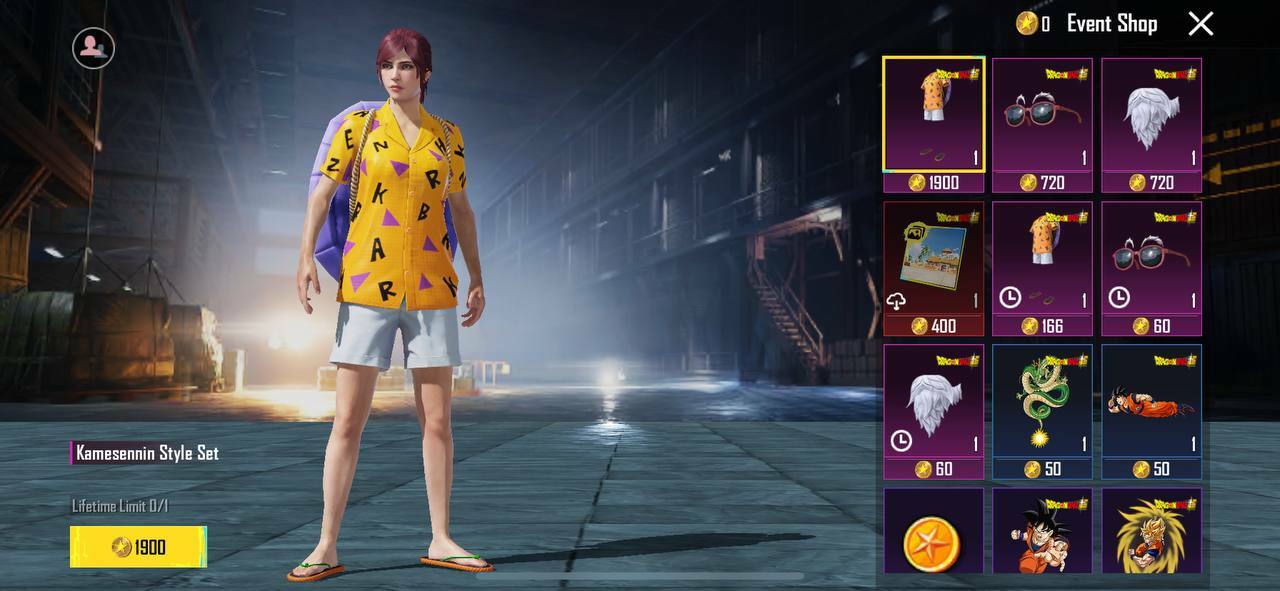Toggle the character preview icon
Screen dimensions: 1280x591
pyautogui.click(x=93, y=47)
